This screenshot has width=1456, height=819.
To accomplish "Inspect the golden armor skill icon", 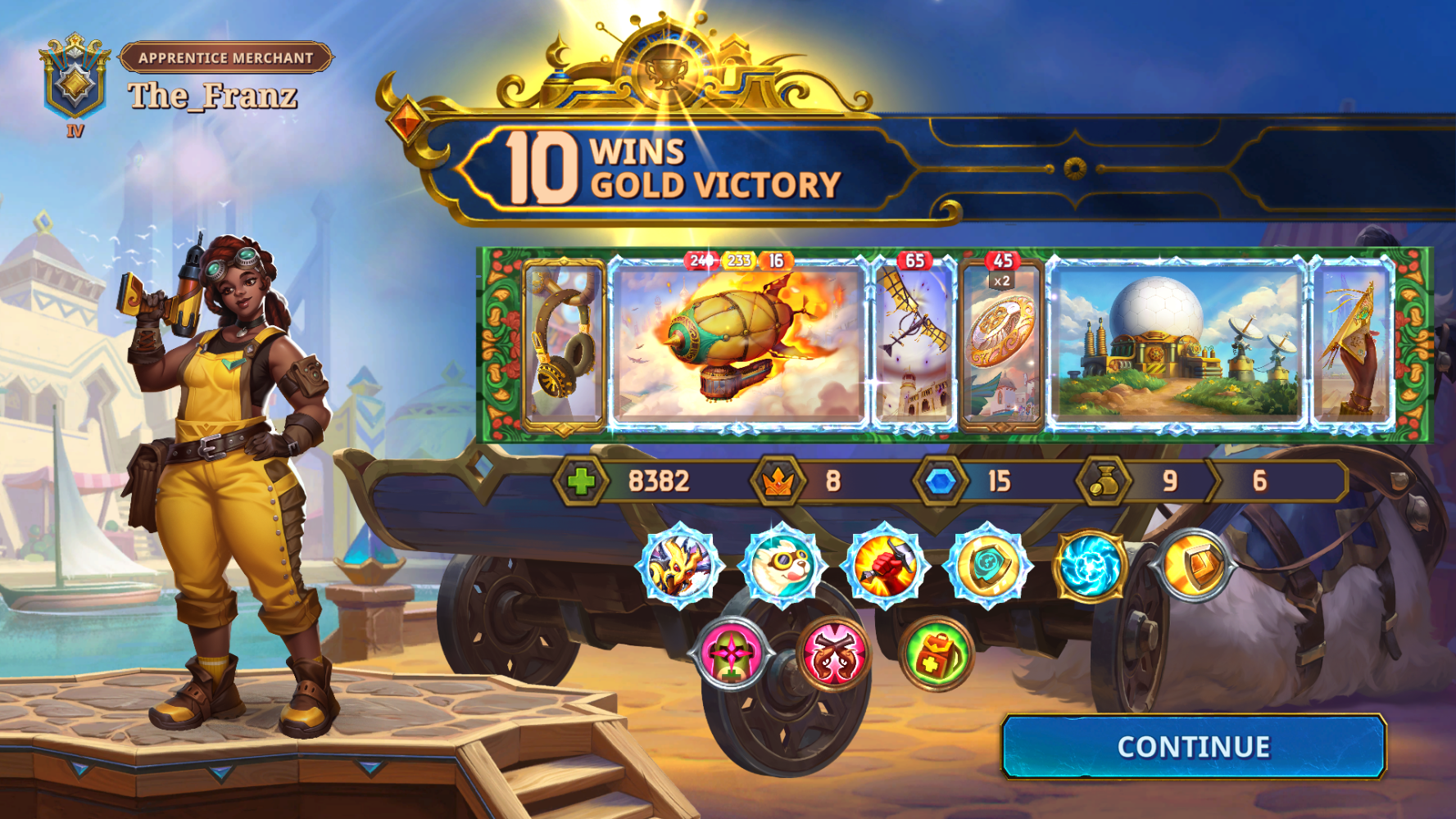I will 1193,564.
